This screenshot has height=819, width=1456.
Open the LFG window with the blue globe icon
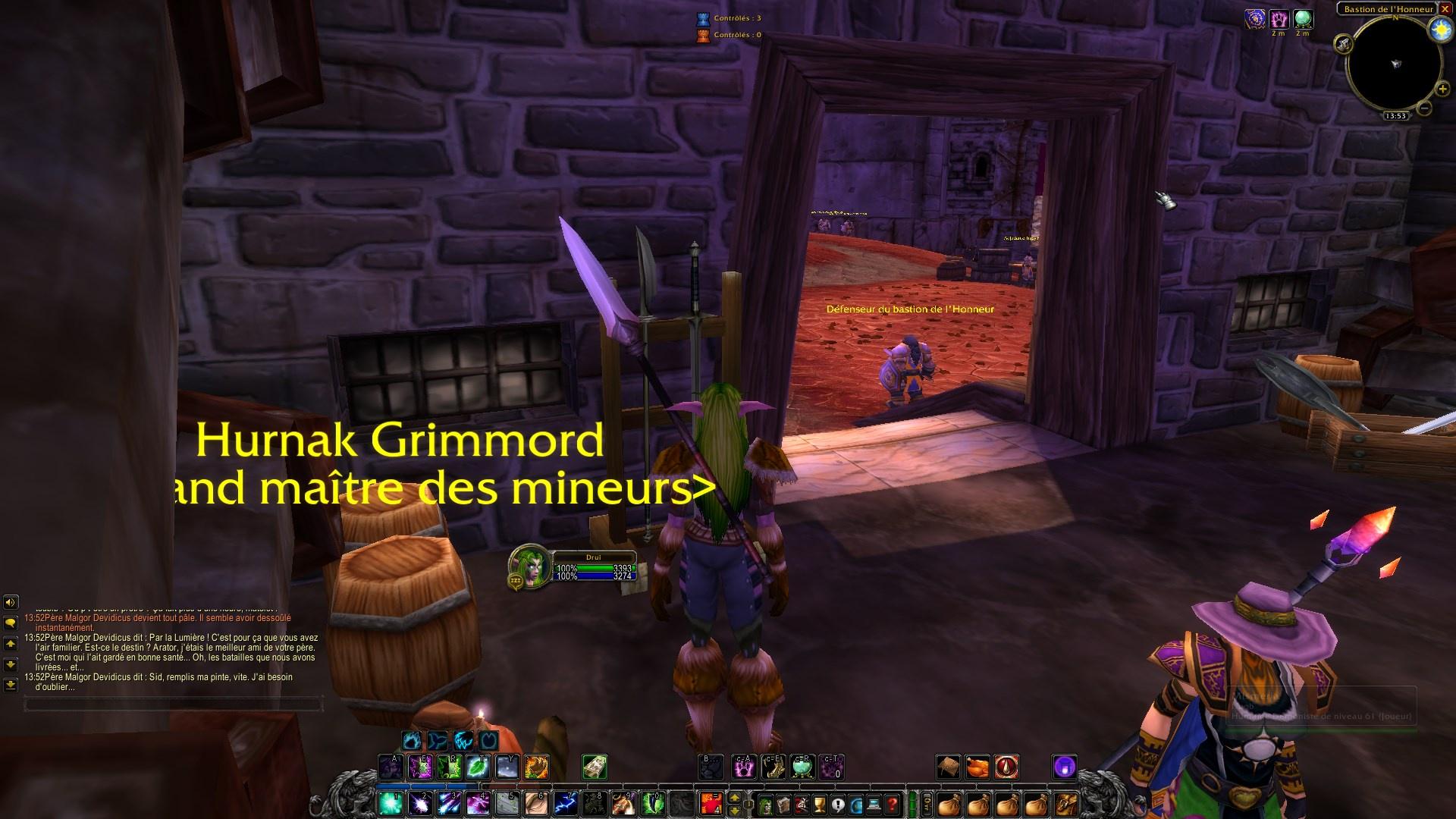(x=854, y=804)
